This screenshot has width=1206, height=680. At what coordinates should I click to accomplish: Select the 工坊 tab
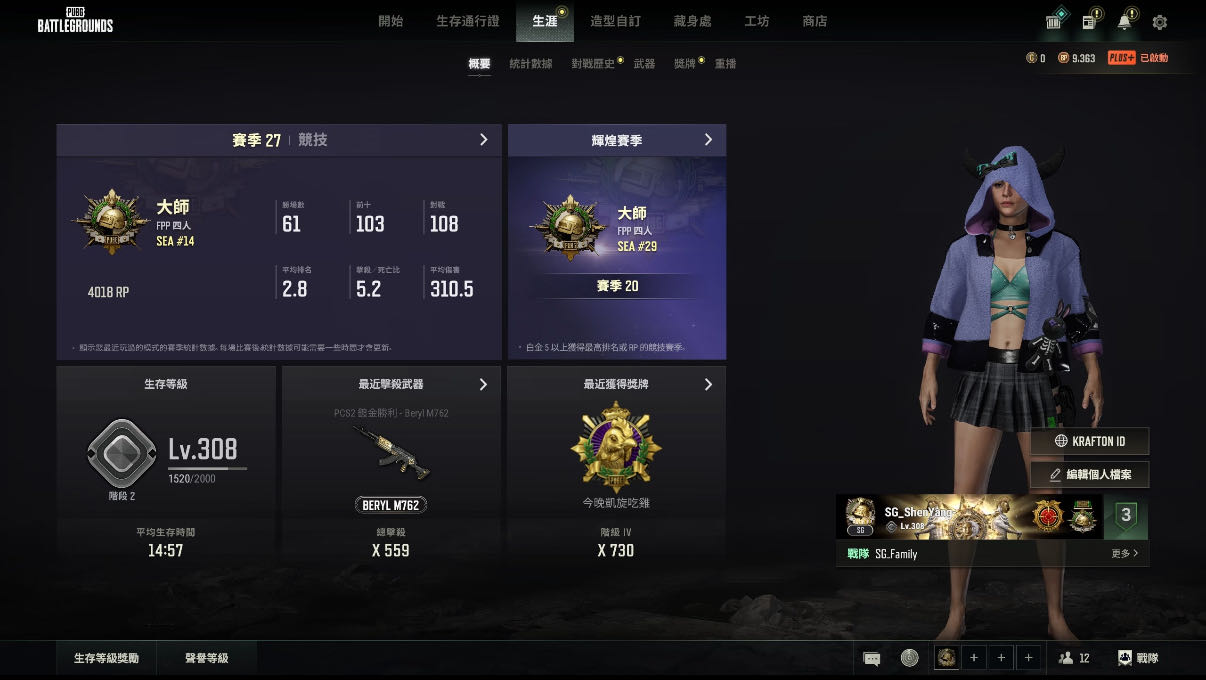757,21
